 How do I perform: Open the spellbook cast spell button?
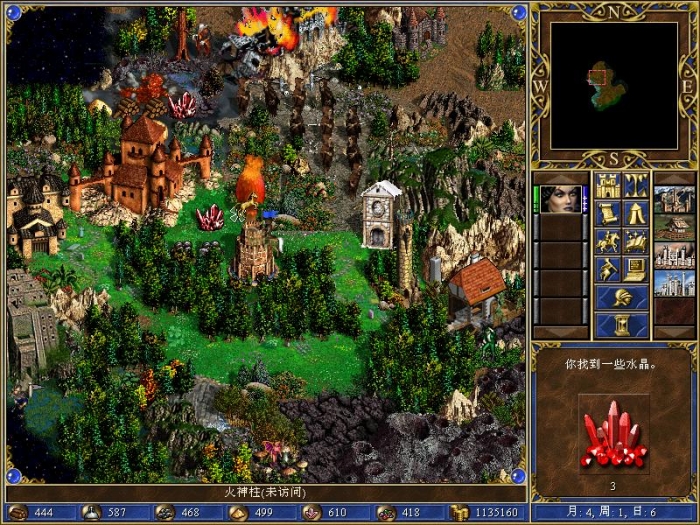tap(635, 241)
